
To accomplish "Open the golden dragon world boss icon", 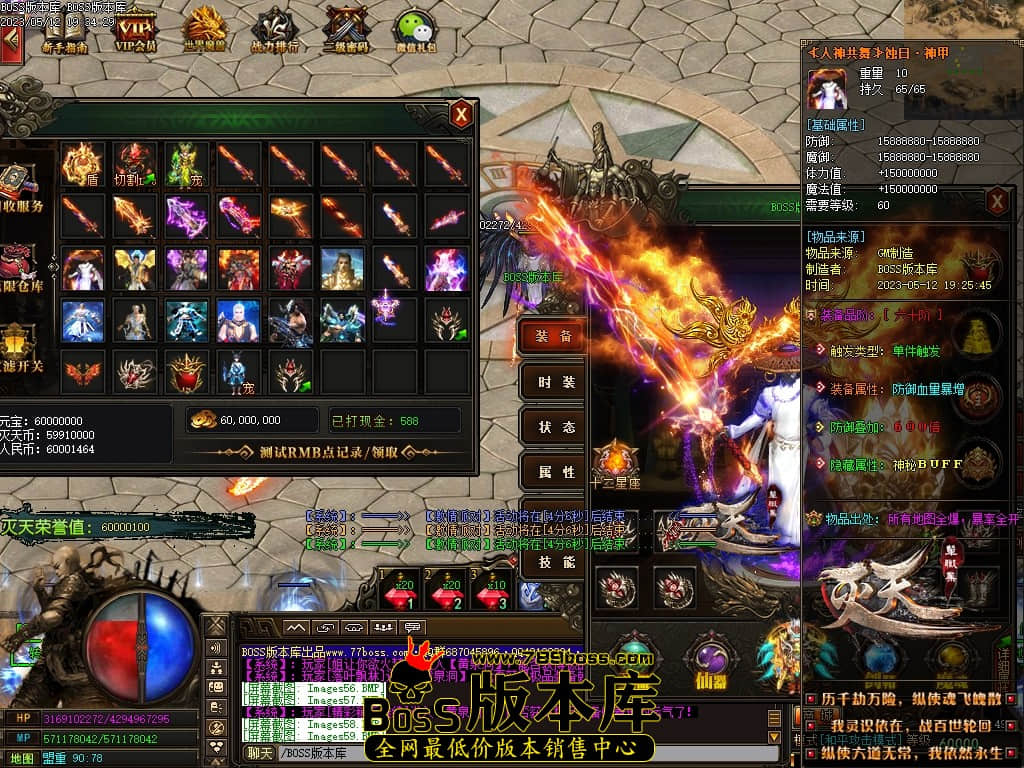I will pos(206,30).
